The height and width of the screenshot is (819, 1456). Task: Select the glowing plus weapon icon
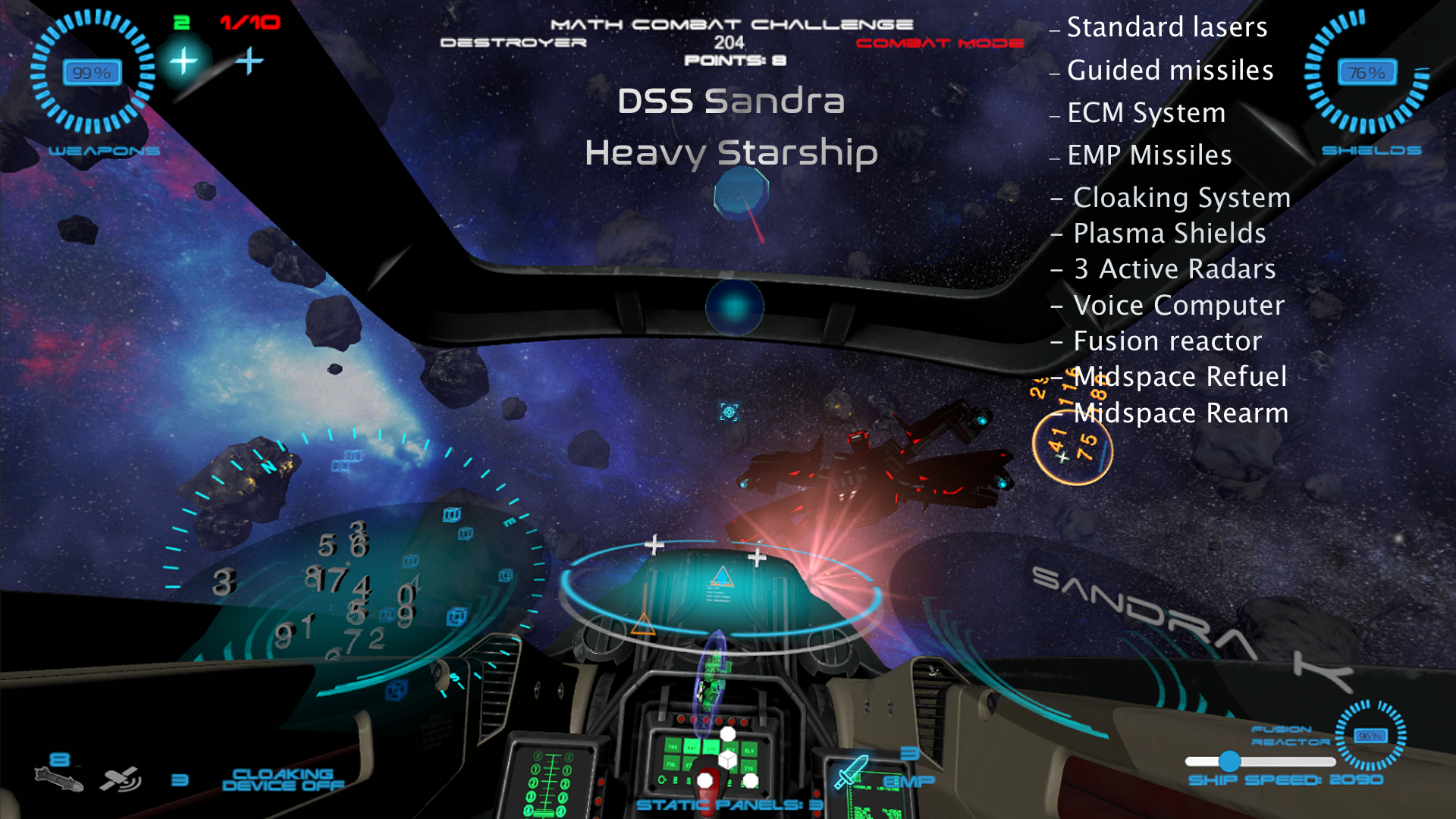tap(183, 61)
